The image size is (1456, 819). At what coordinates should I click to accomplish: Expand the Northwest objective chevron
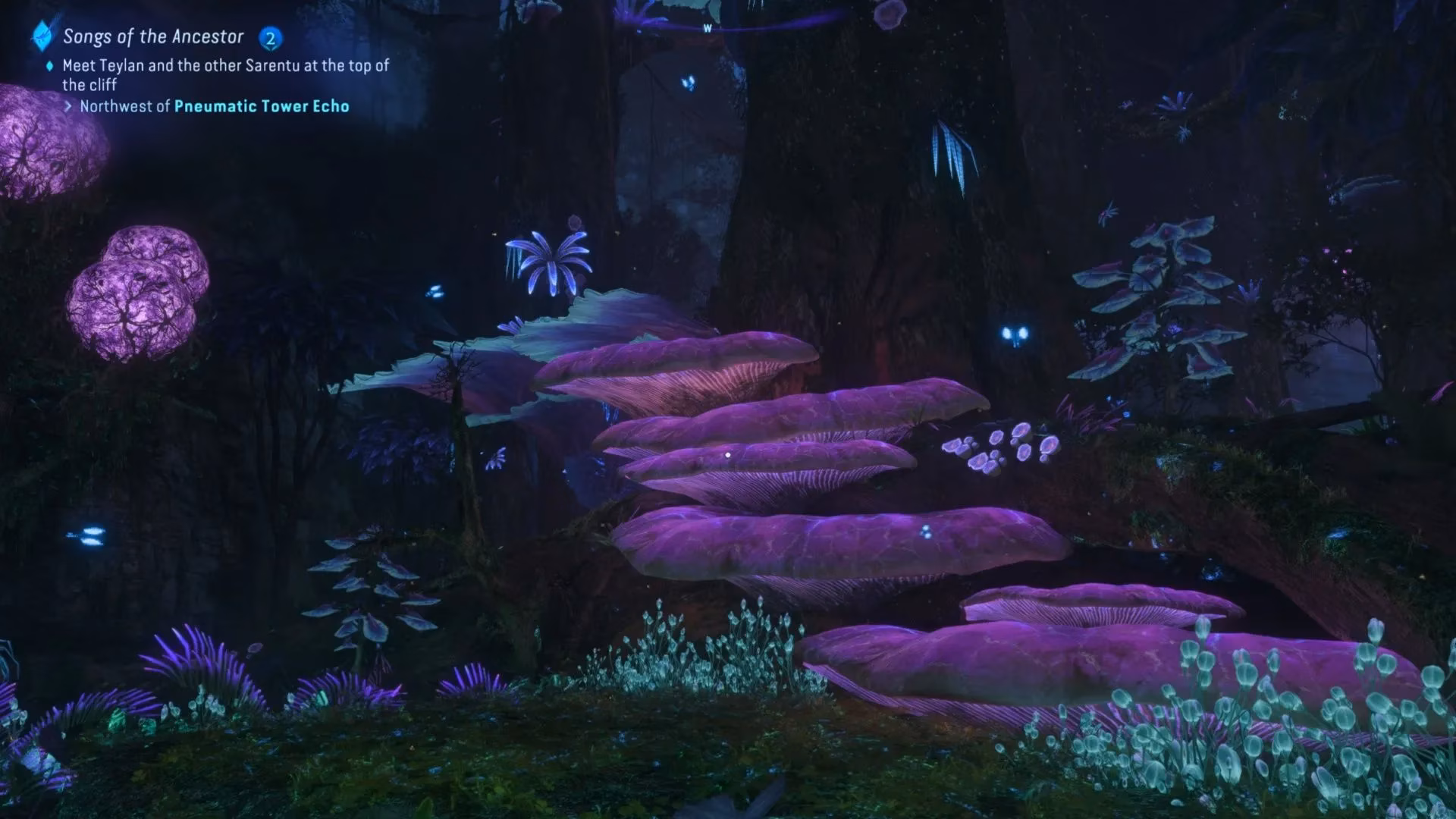[x=69, y=107]
